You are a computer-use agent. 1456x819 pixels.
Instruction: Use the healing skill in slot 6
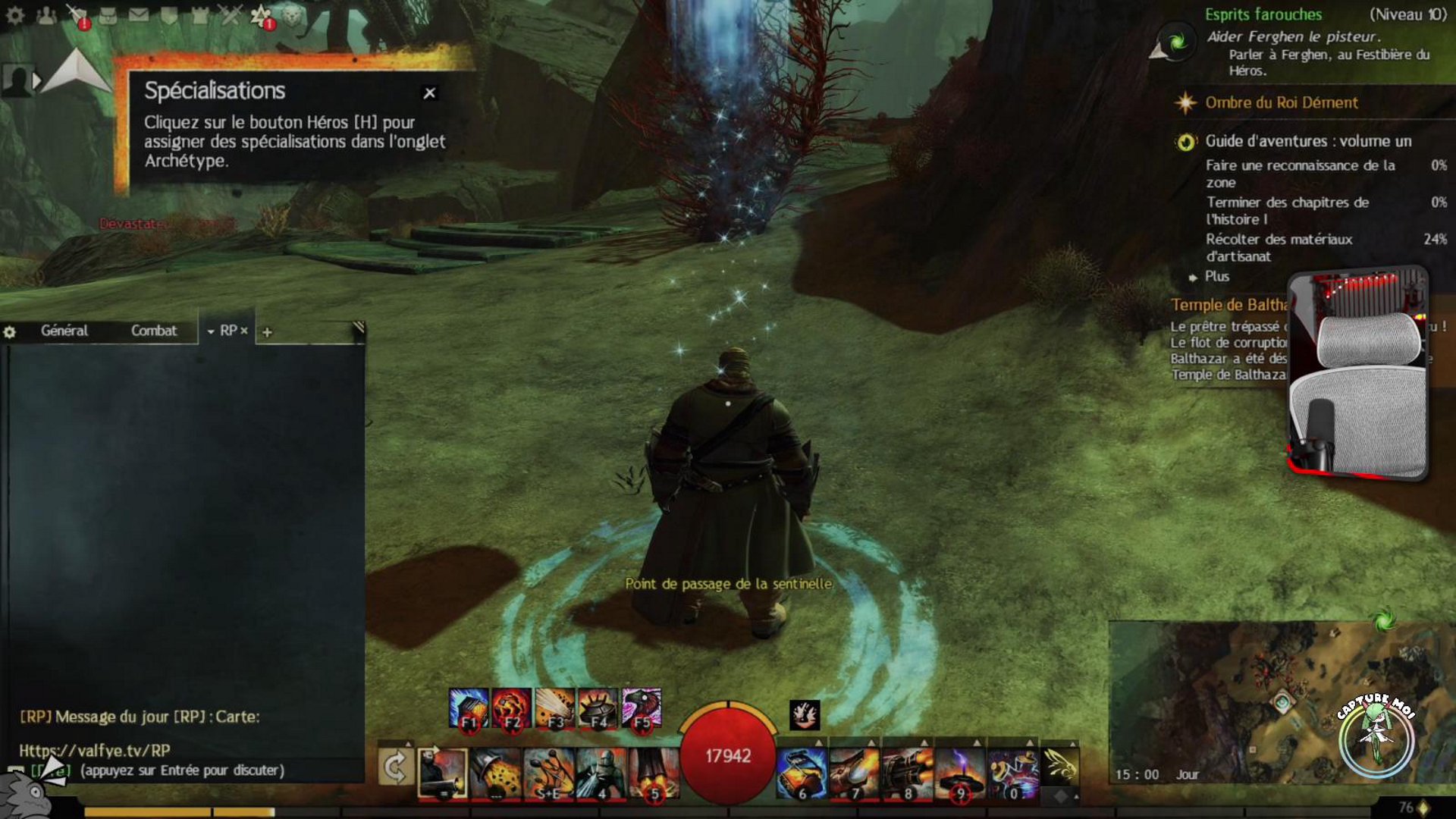[801, 773]
